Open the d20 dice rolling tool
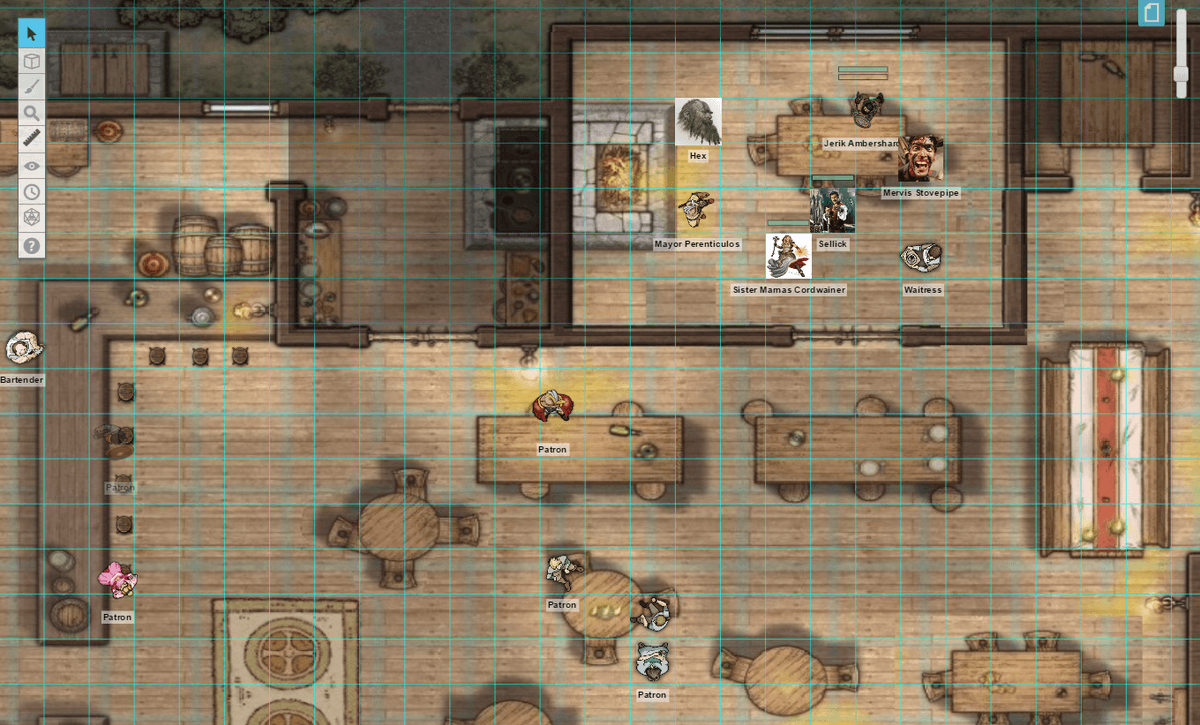This screenshot has height=725, width=1200. pos(32,218)
